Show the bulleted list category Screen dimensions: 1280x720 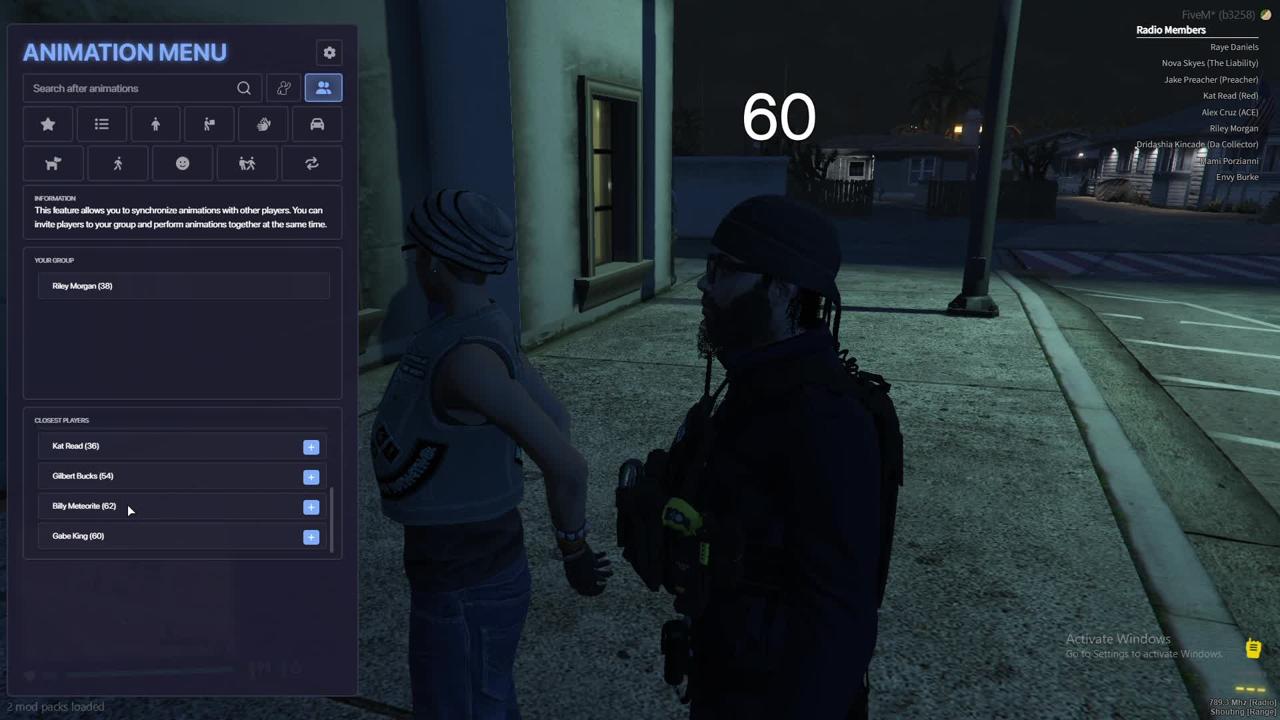[102, 125]
